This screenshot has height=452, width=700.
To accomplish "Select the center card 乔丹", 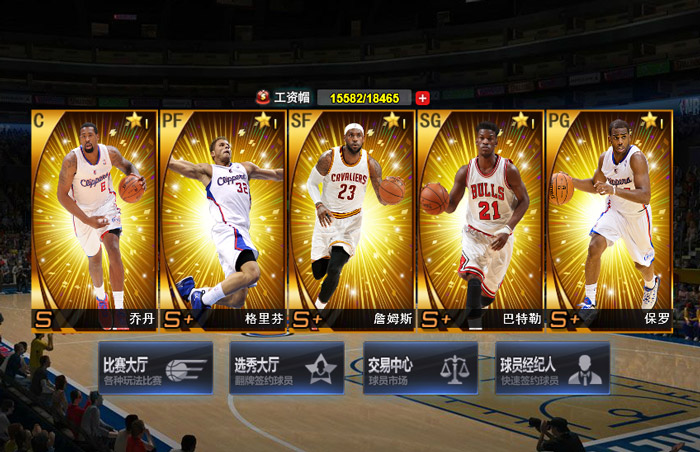I will click(x=94, y=220).
